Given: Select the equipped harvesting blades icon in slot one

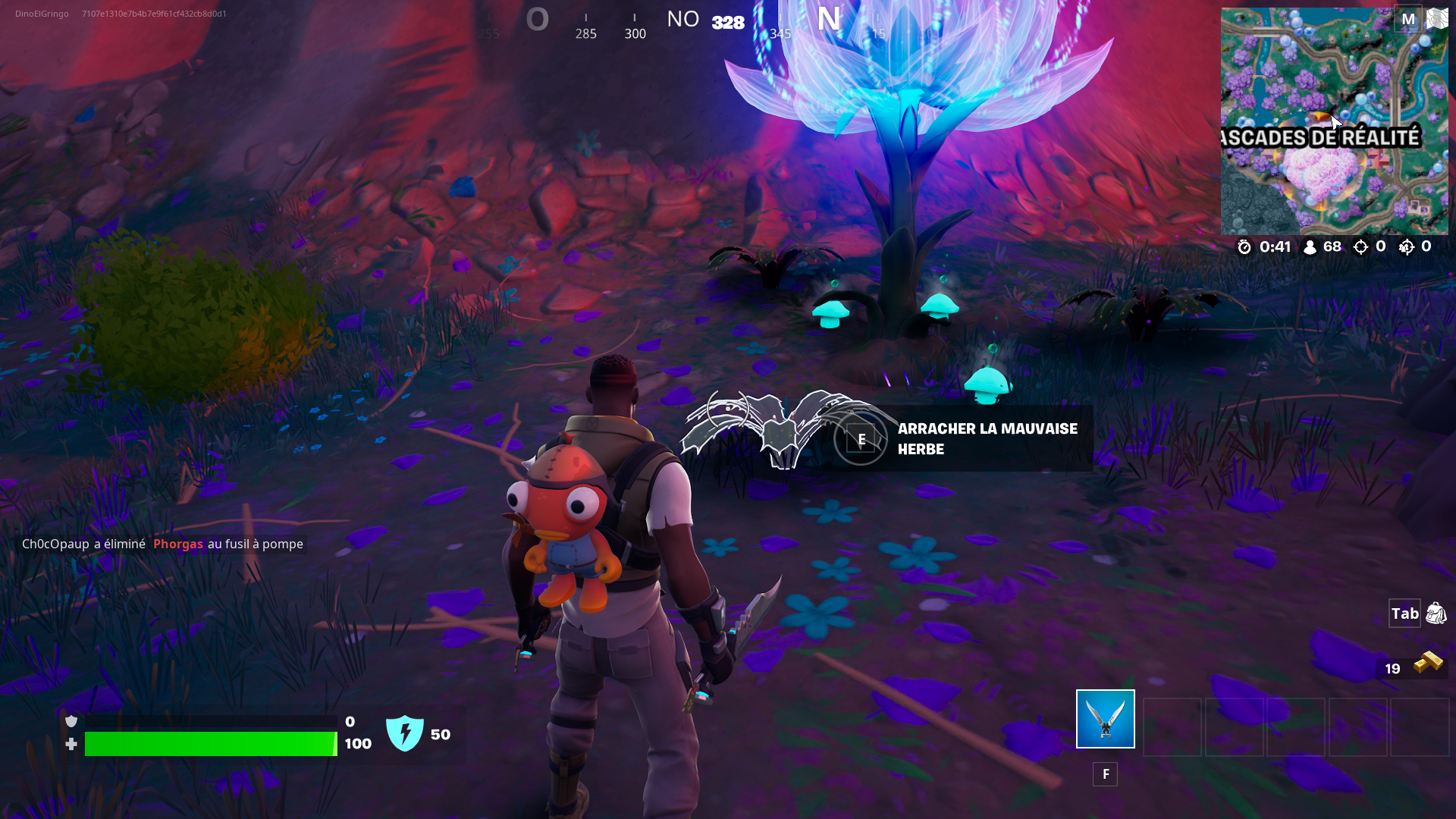Looking at the screenshot, I should (x=1104, y=718).
